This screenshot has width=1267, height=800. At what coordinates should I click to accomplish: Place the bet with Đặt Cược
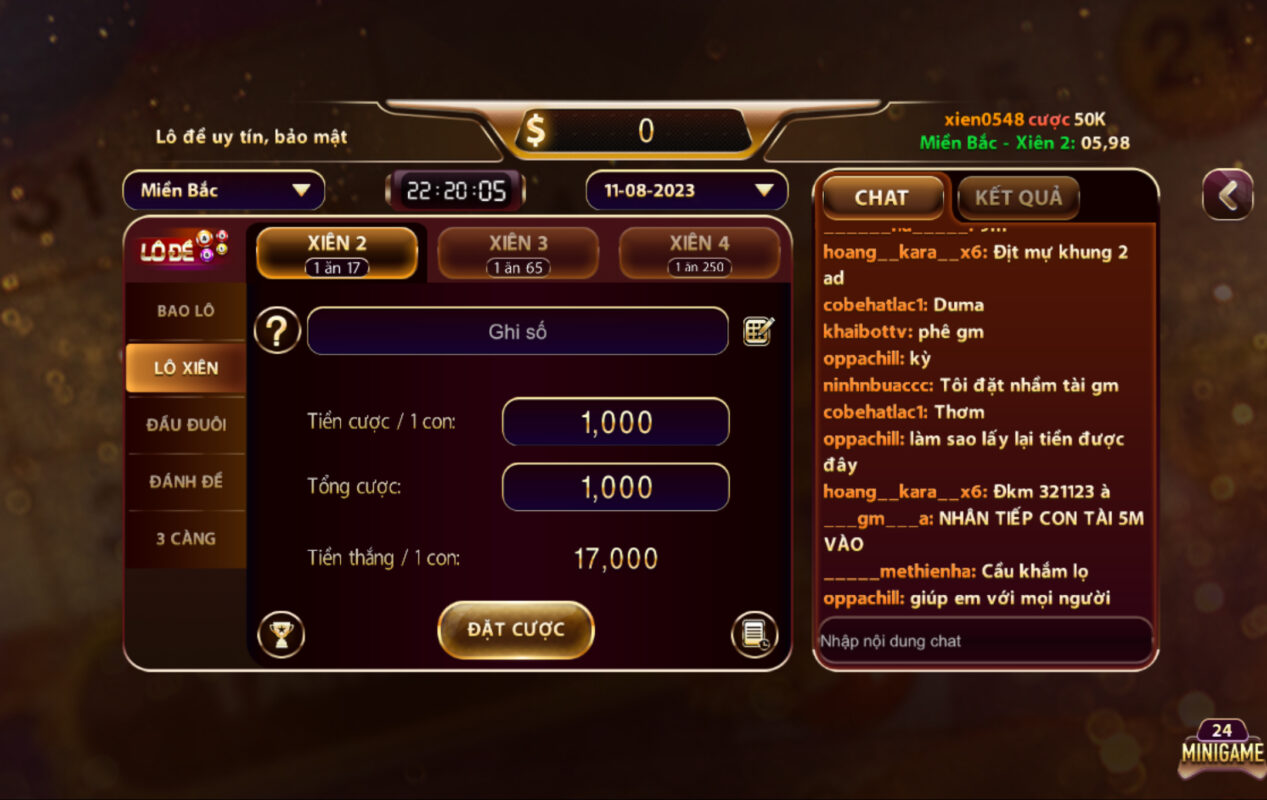pos(516,630)
